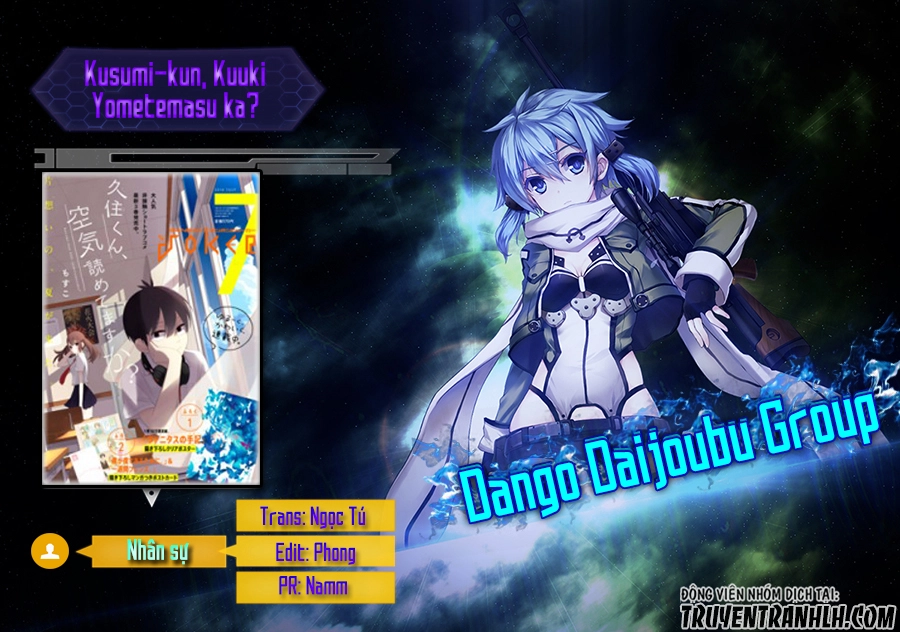Select the Edit: Phong entry
The image size is (900, 632).
(315, 551)
